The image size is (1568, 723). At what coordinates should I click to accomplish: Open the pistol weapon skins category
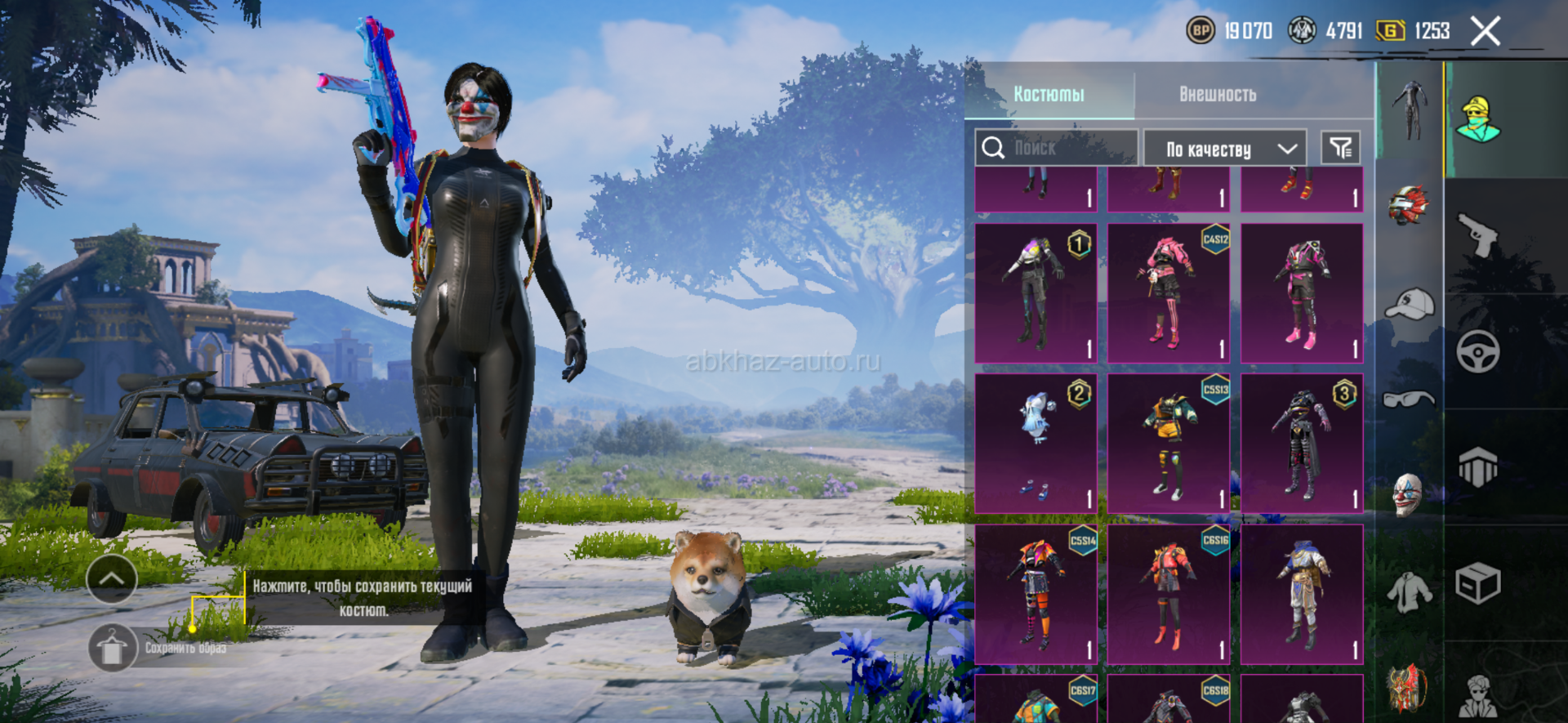[1477, 235]
